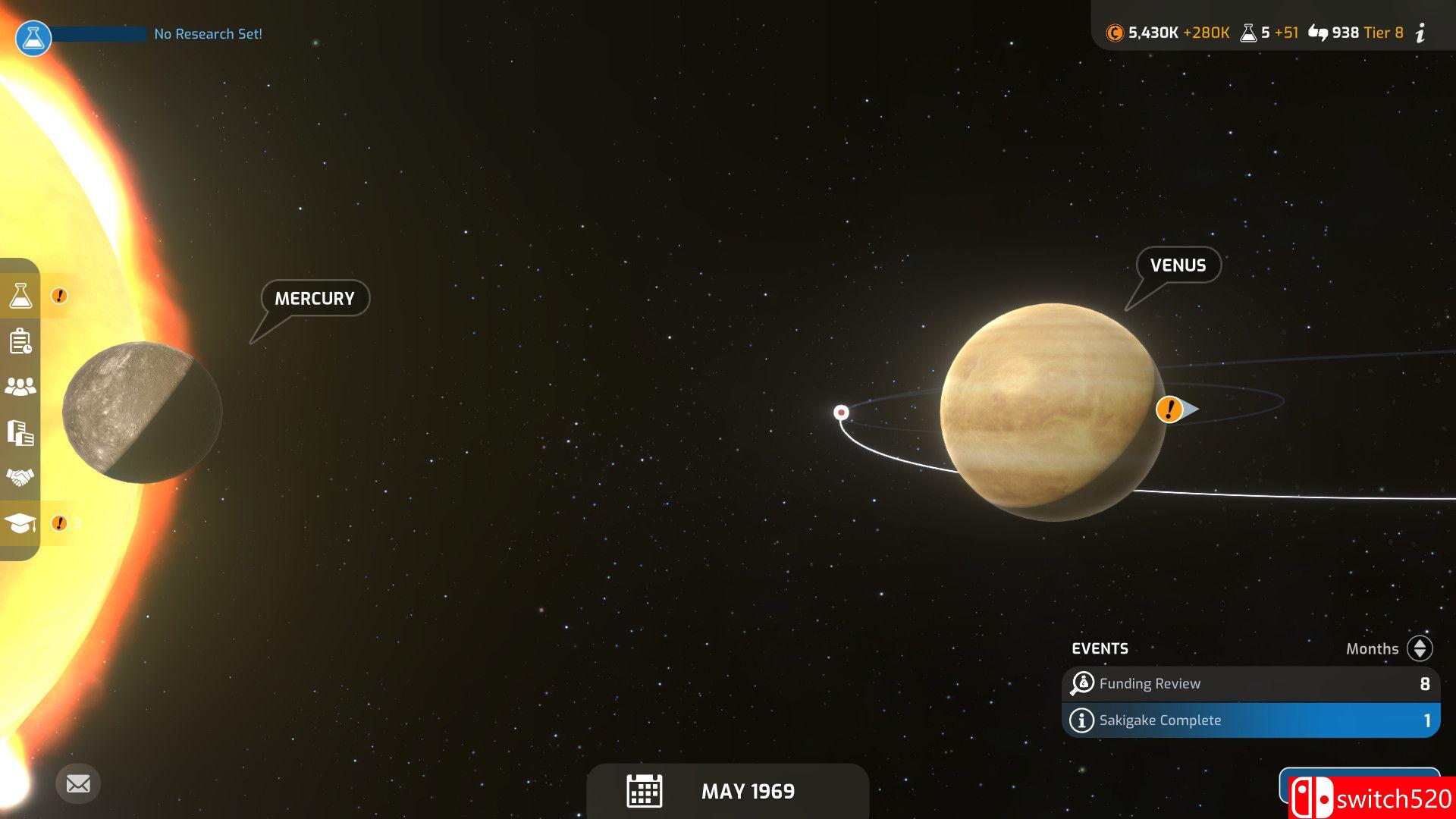Select the Mercury planet label
The width and height of the screenshot is (1456, 819).
click(315, 299)
